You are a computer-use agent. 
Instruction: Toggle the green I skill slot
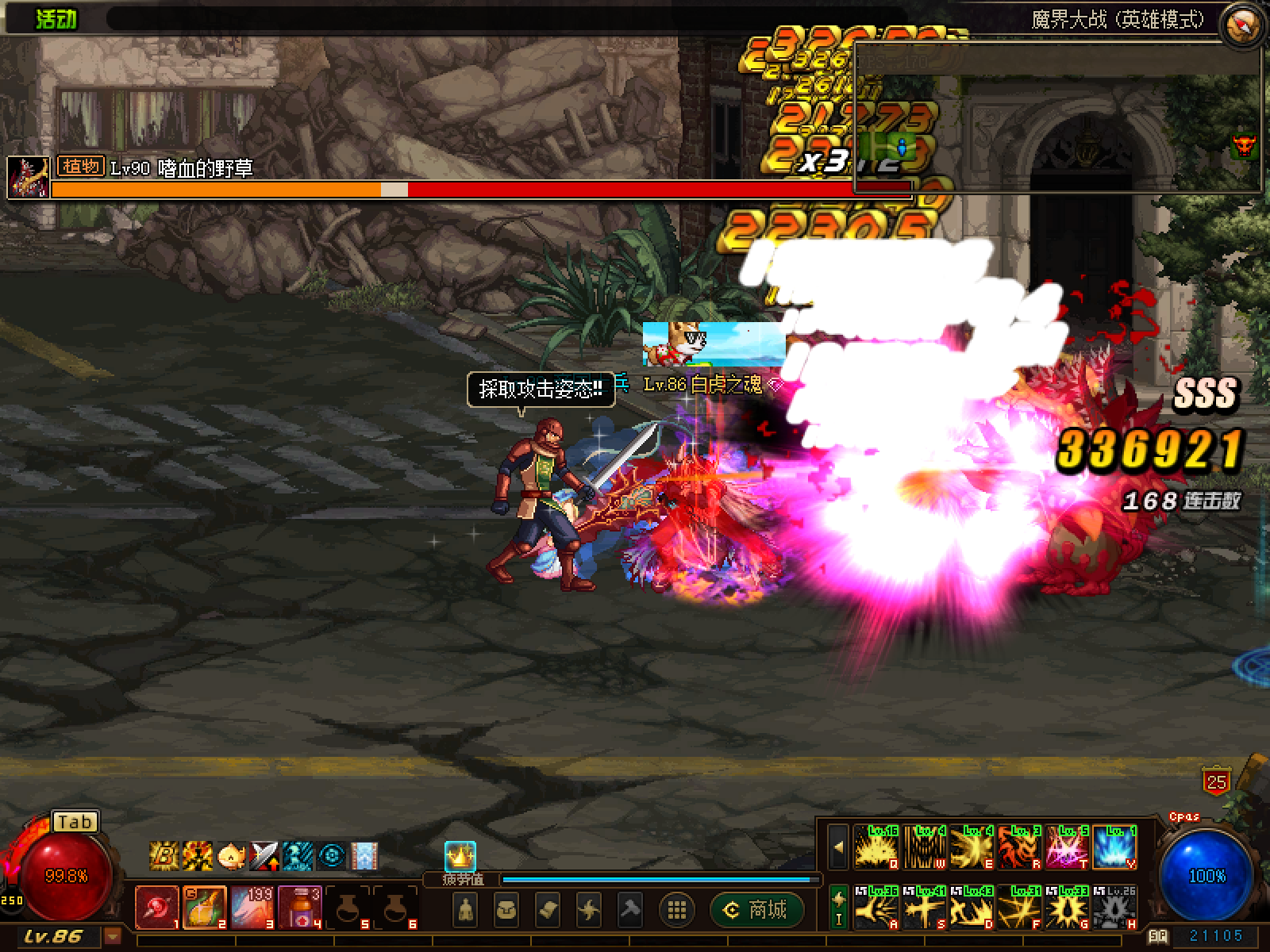point(838,904)
